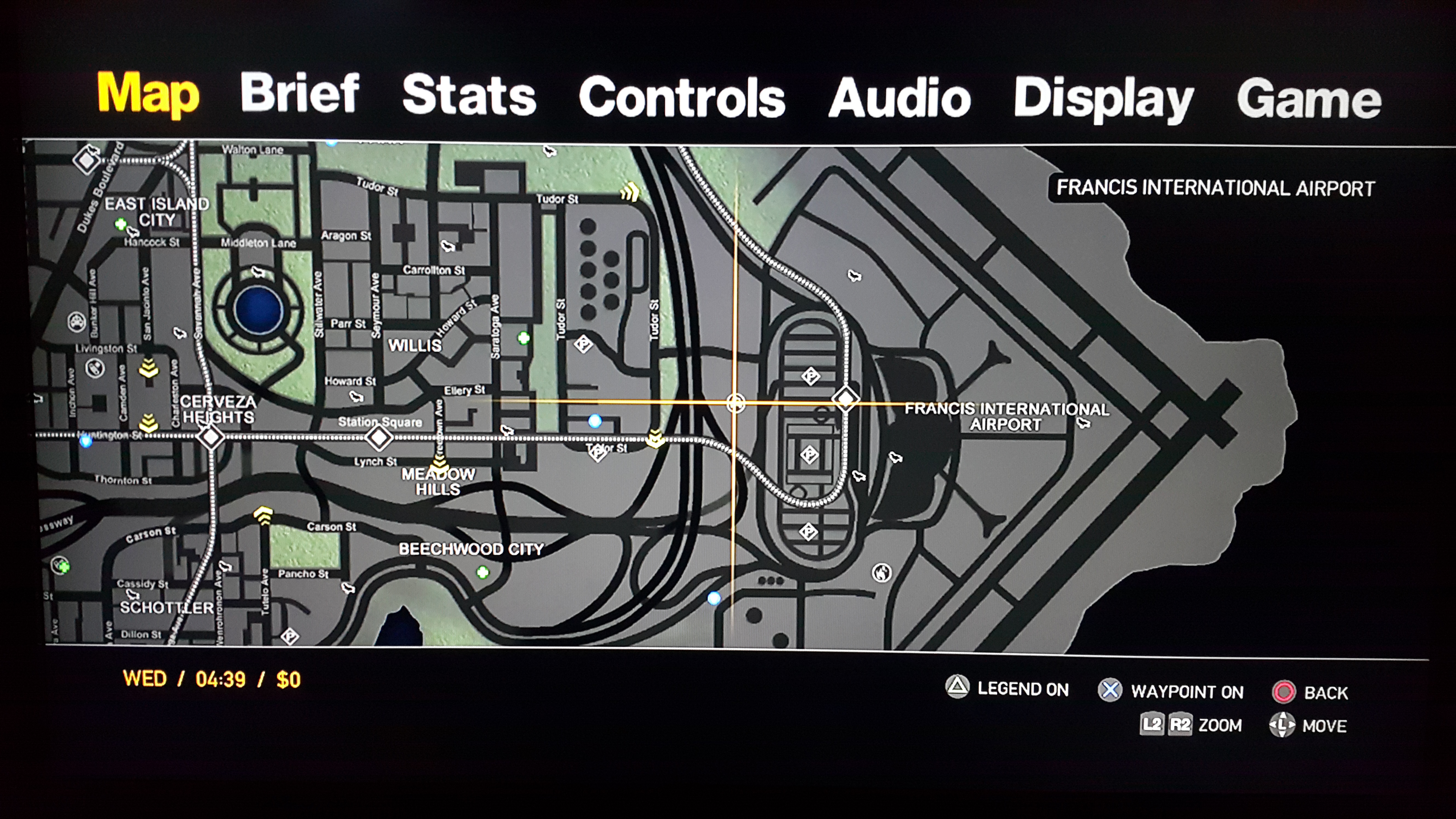Image resolution: width=1456 pixels, height=819 pixels.
Task: Select the green marker beside Saratoga Ave
Action: click(x=524, y=338)
